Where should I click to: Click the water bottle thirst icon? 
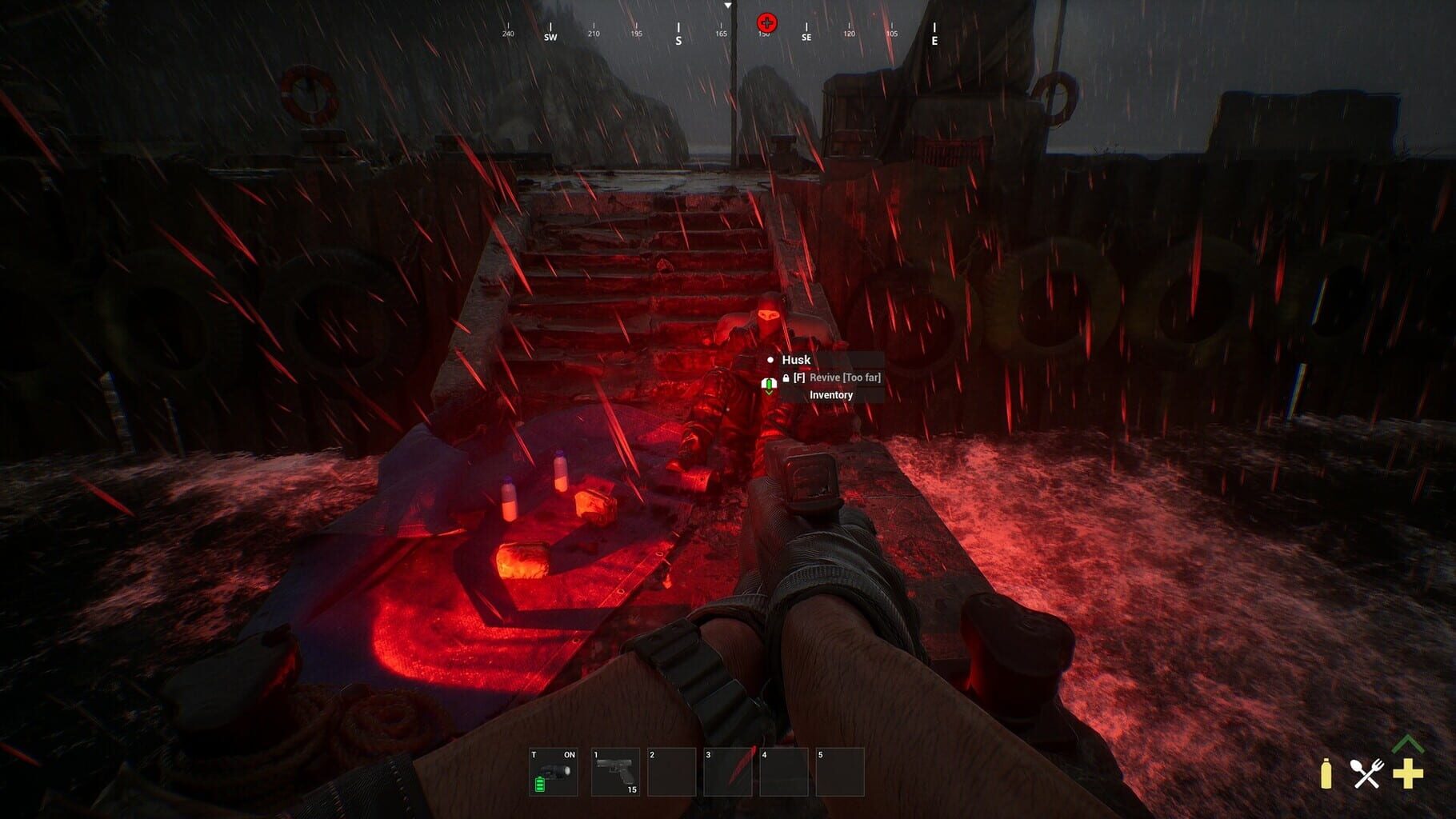(1328, 773)
